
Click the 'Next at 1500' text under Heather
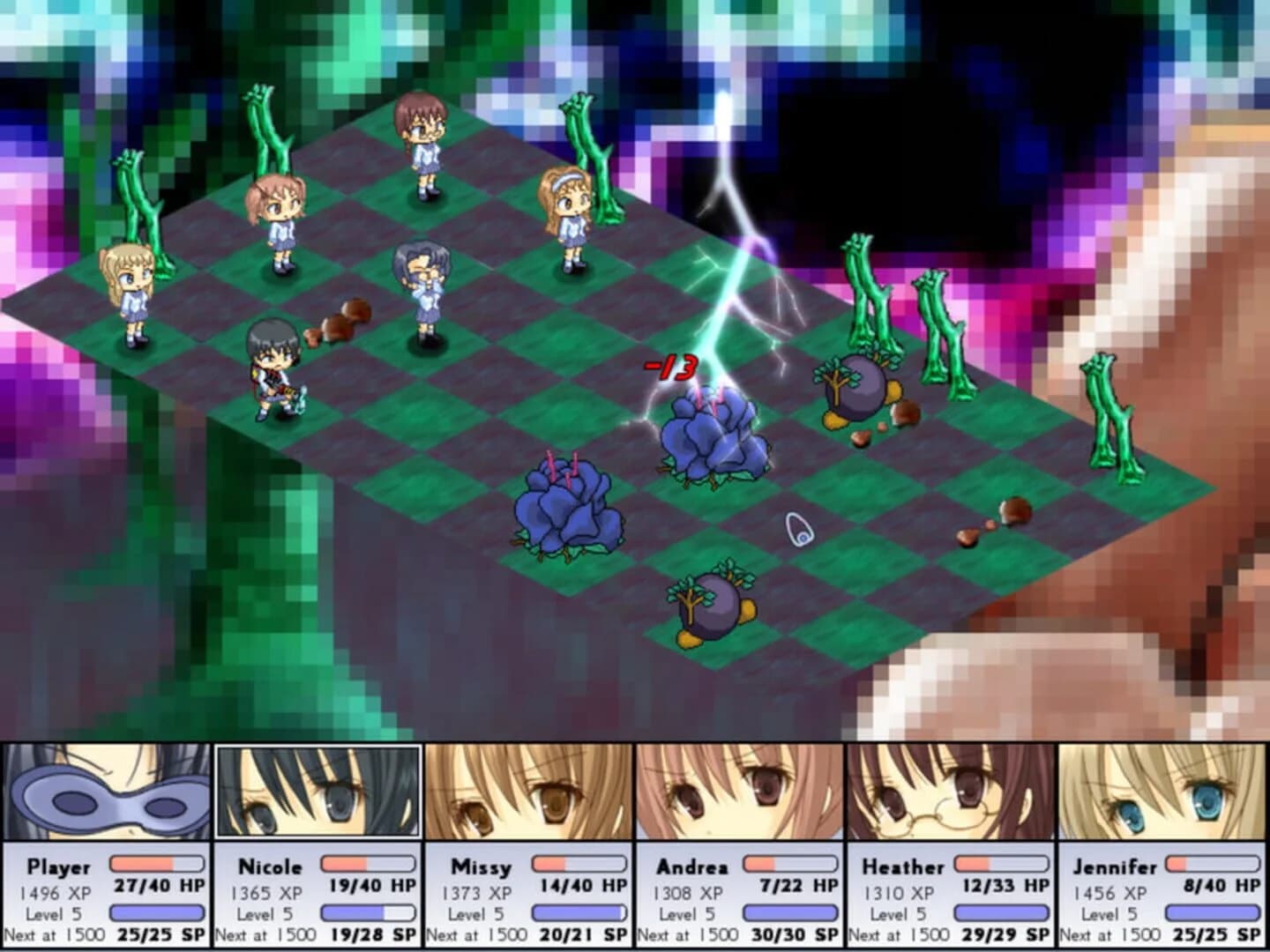tap(902, 933)
